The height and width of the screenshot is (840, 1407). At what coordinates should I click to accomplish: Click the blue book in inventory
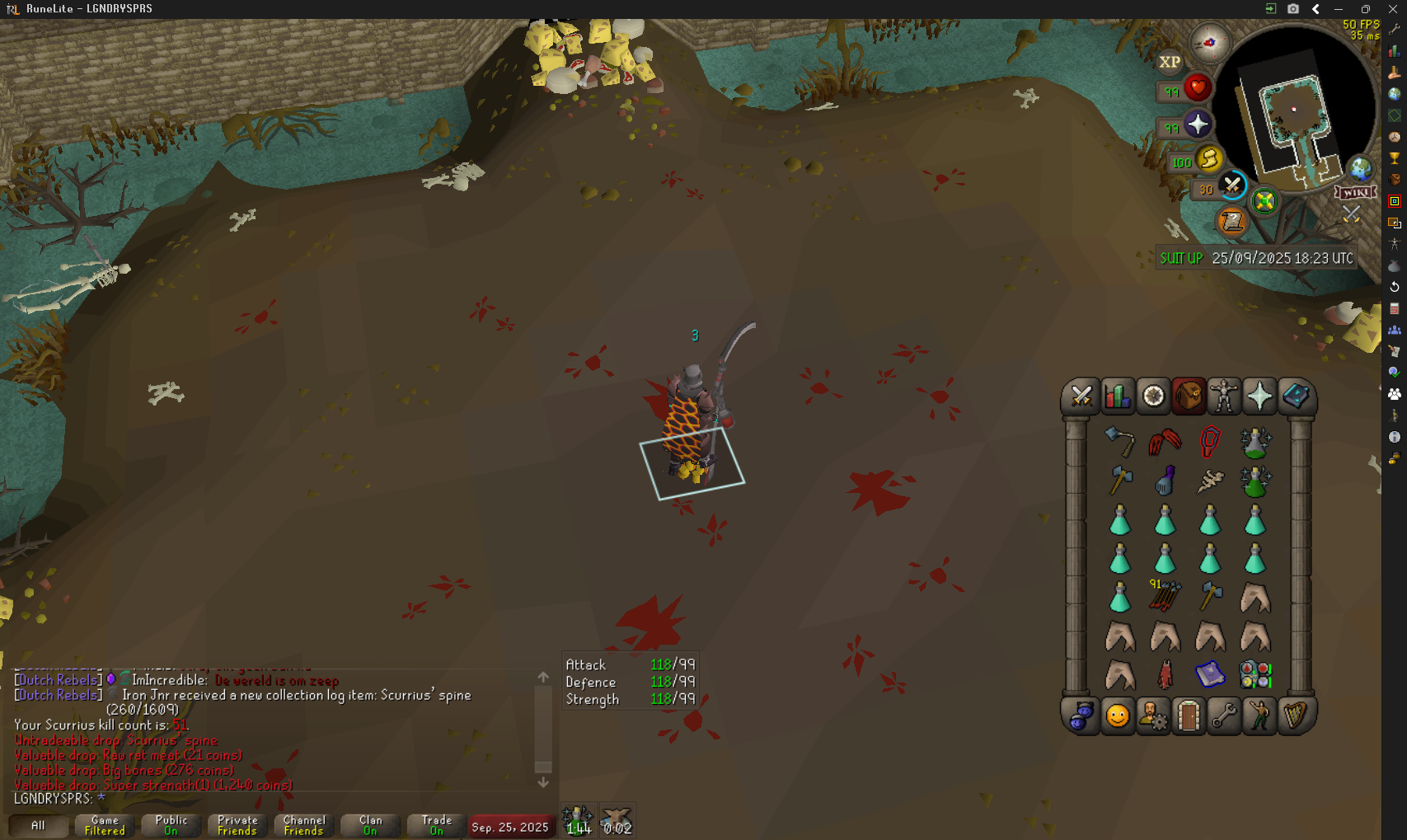pyautogui.click(x=1209, y=674)
